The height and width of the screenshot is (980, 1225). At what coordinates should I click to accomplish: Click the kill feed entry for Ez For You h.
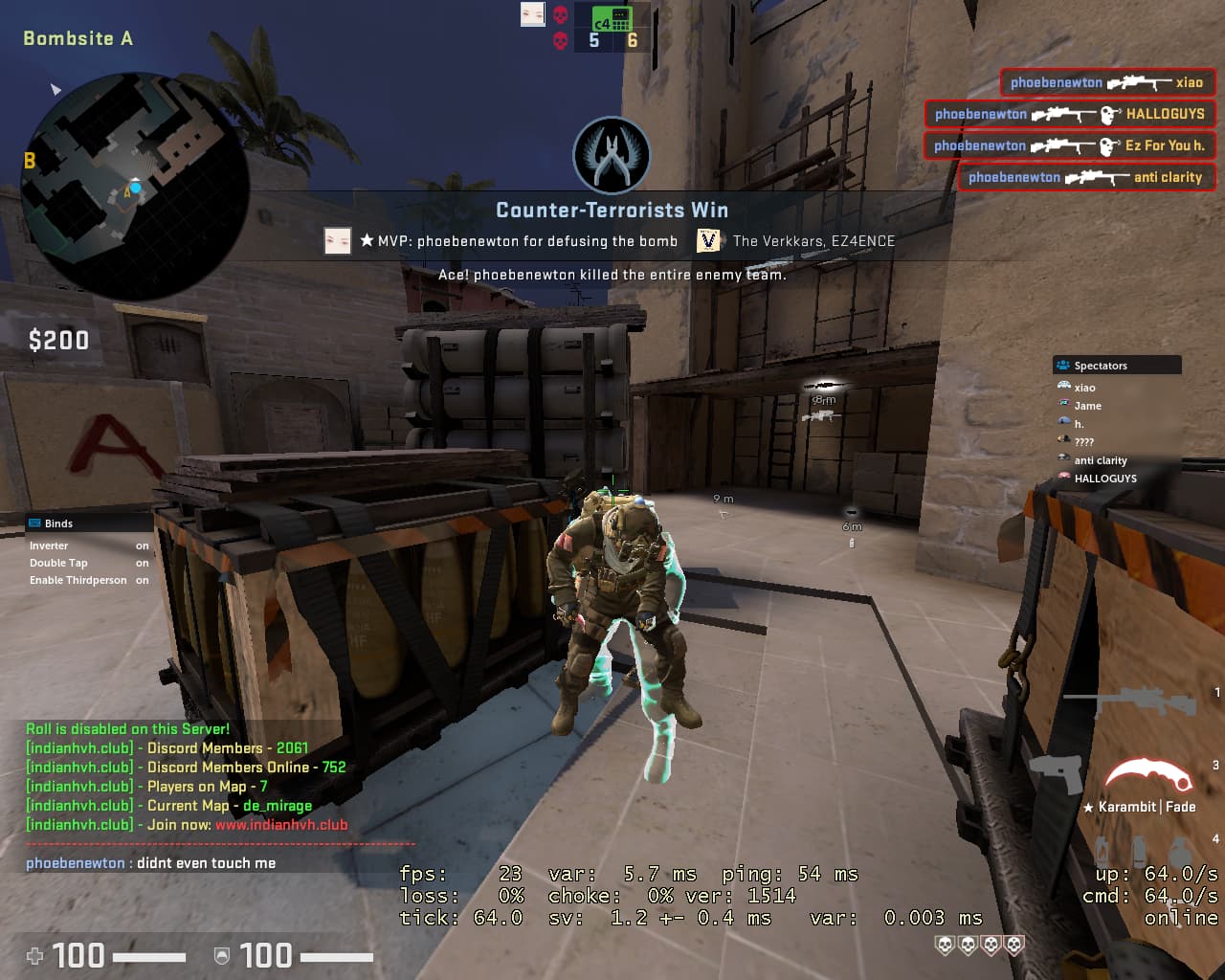pos(1069,145)
